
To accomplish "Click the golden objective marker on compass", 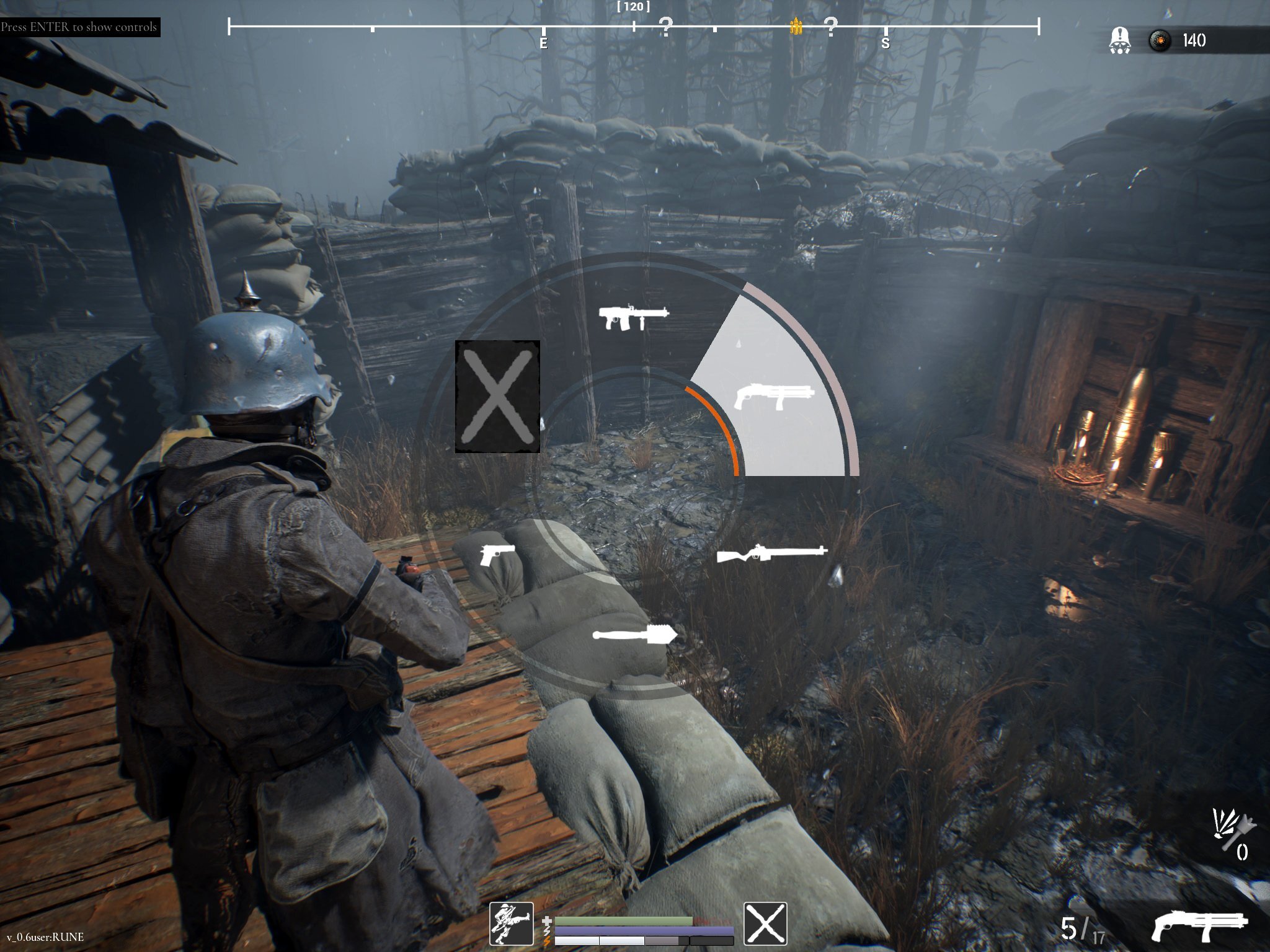I will pyautogui.click(x=796, y=26).
